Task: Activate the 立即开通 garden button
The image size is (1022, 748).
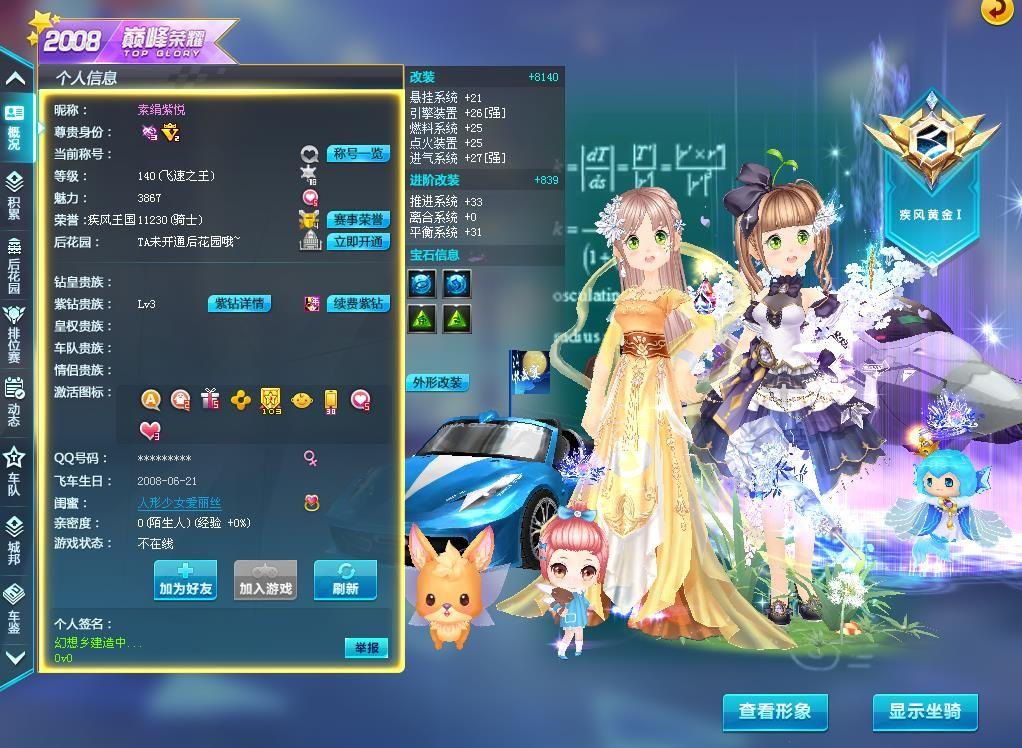Action: click(359, 242)
